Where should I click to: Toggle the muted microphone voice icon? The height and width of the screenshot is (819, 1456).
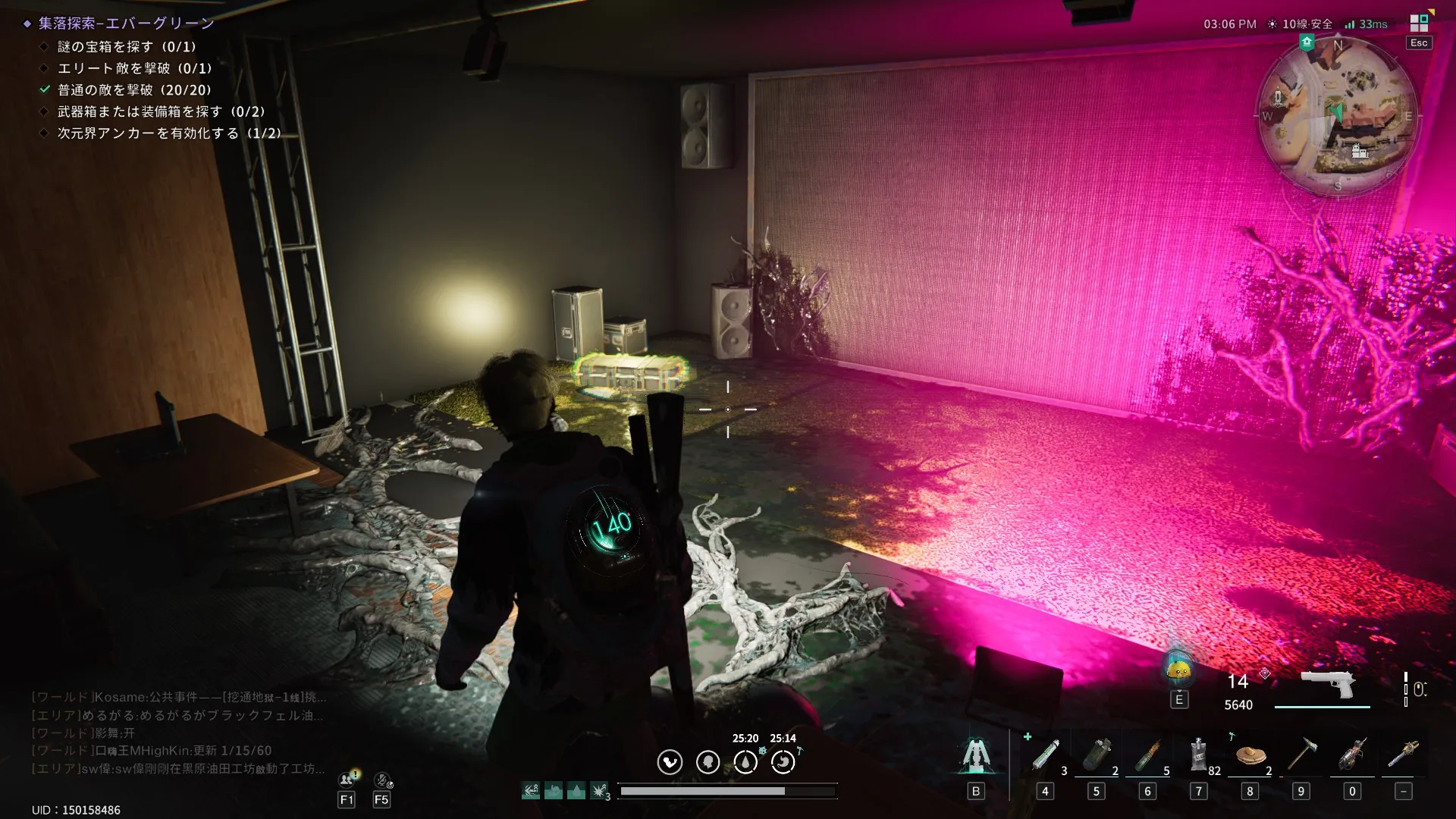[x=382, y=780]
